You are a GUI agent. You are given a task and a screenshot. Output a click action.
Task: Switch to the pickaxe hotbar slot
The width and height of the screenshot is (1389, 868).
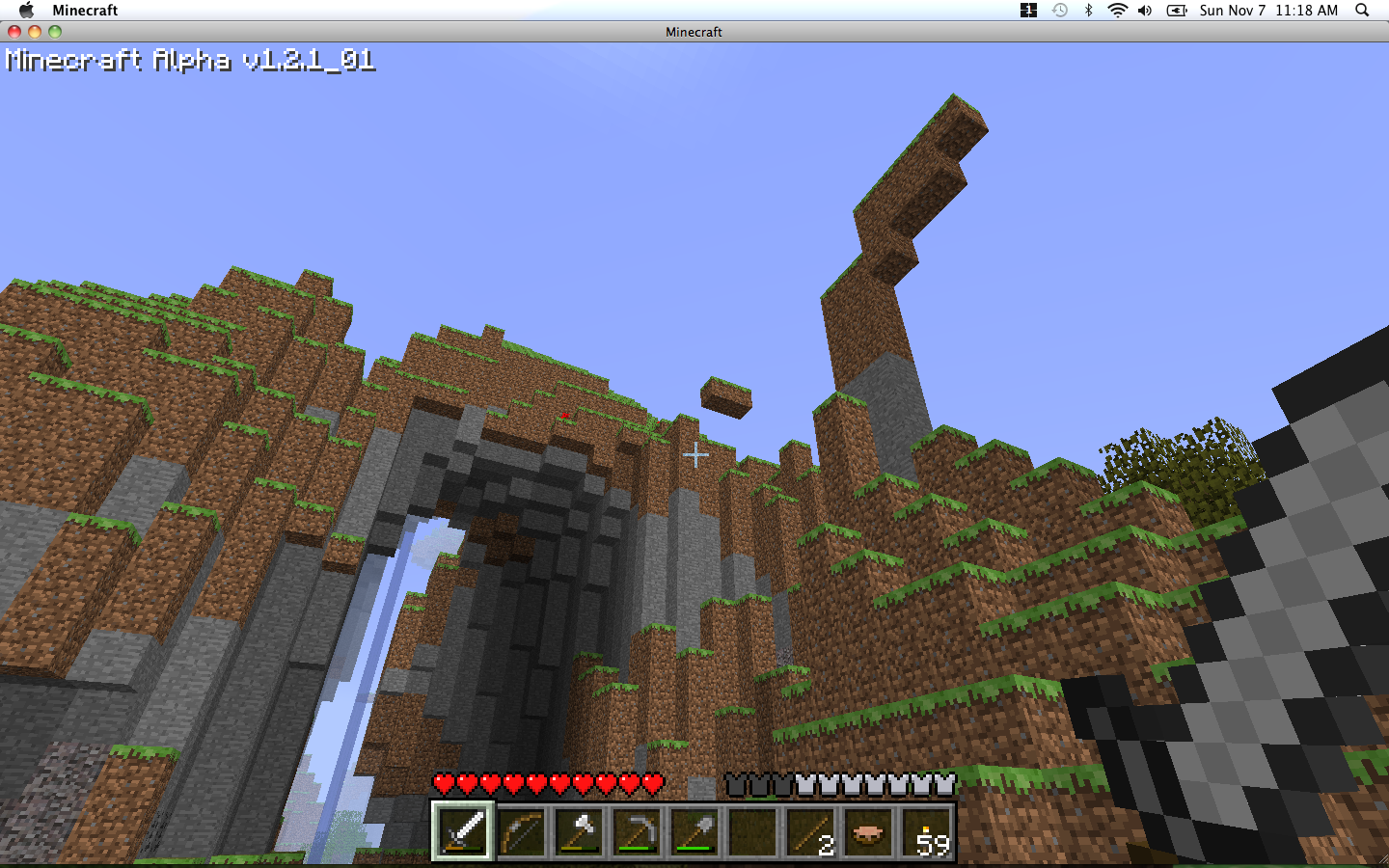(637, 831)
